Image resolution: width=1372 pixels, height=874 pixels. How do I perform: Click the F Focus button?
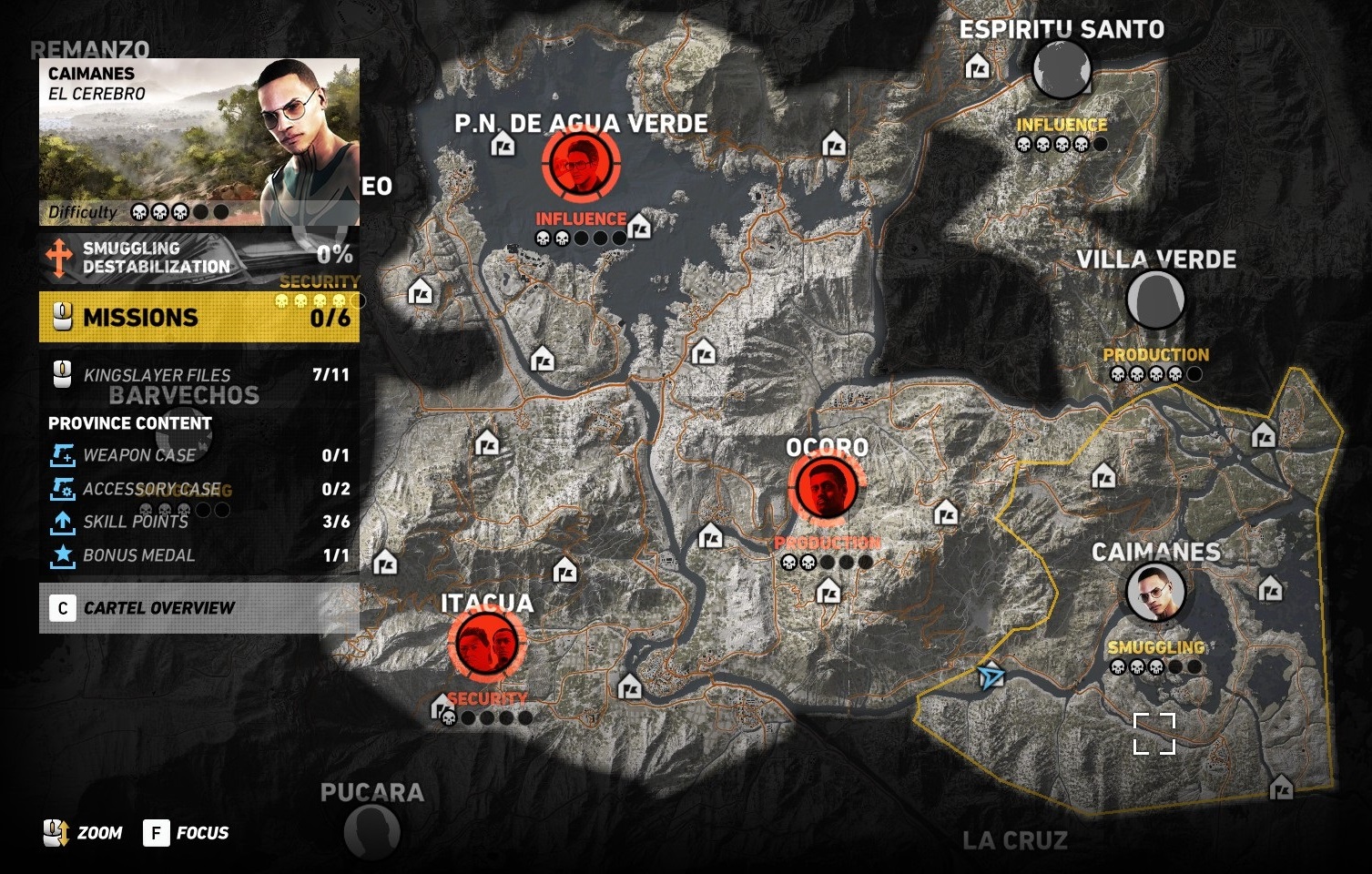point(159,832)
